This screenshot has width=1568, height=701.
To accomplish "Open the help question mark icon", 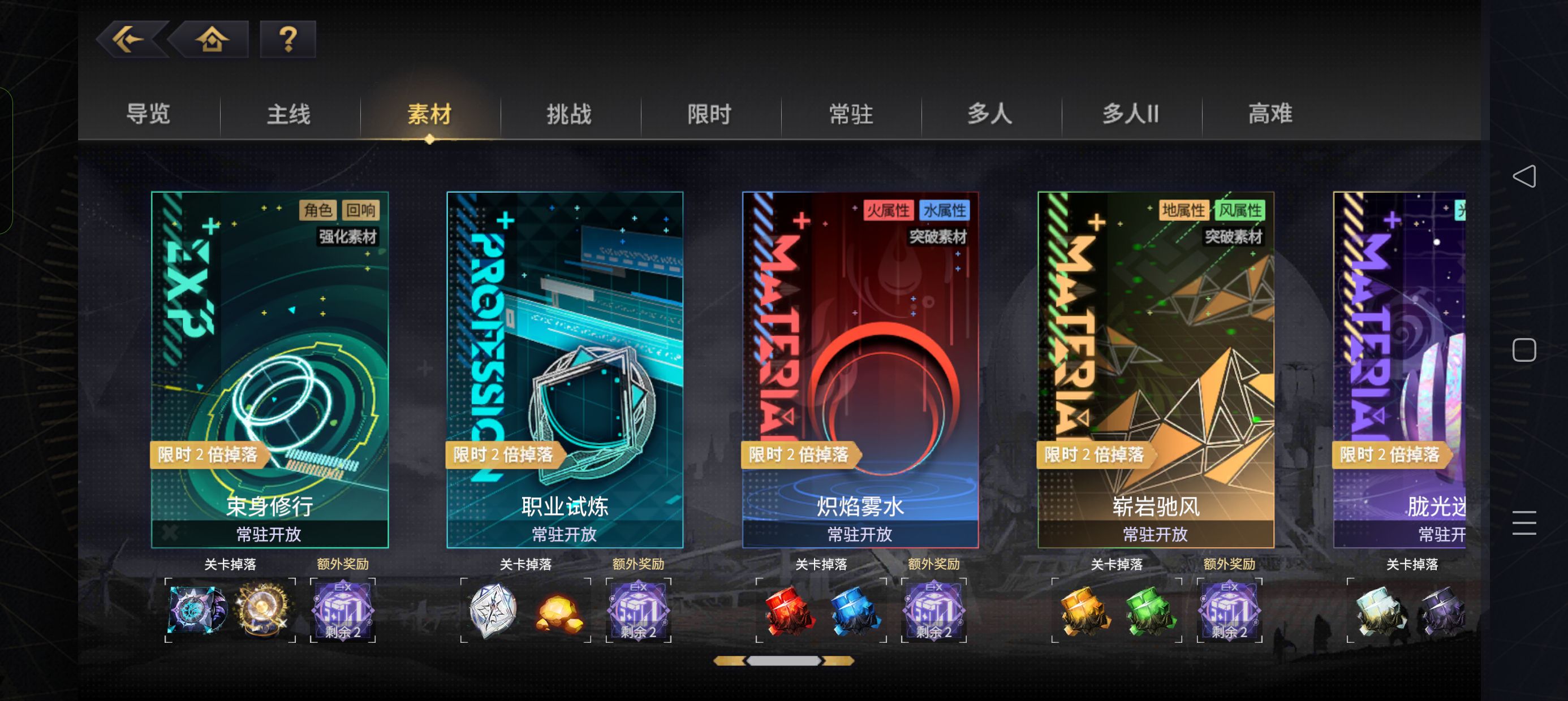I will coord(287,40).
